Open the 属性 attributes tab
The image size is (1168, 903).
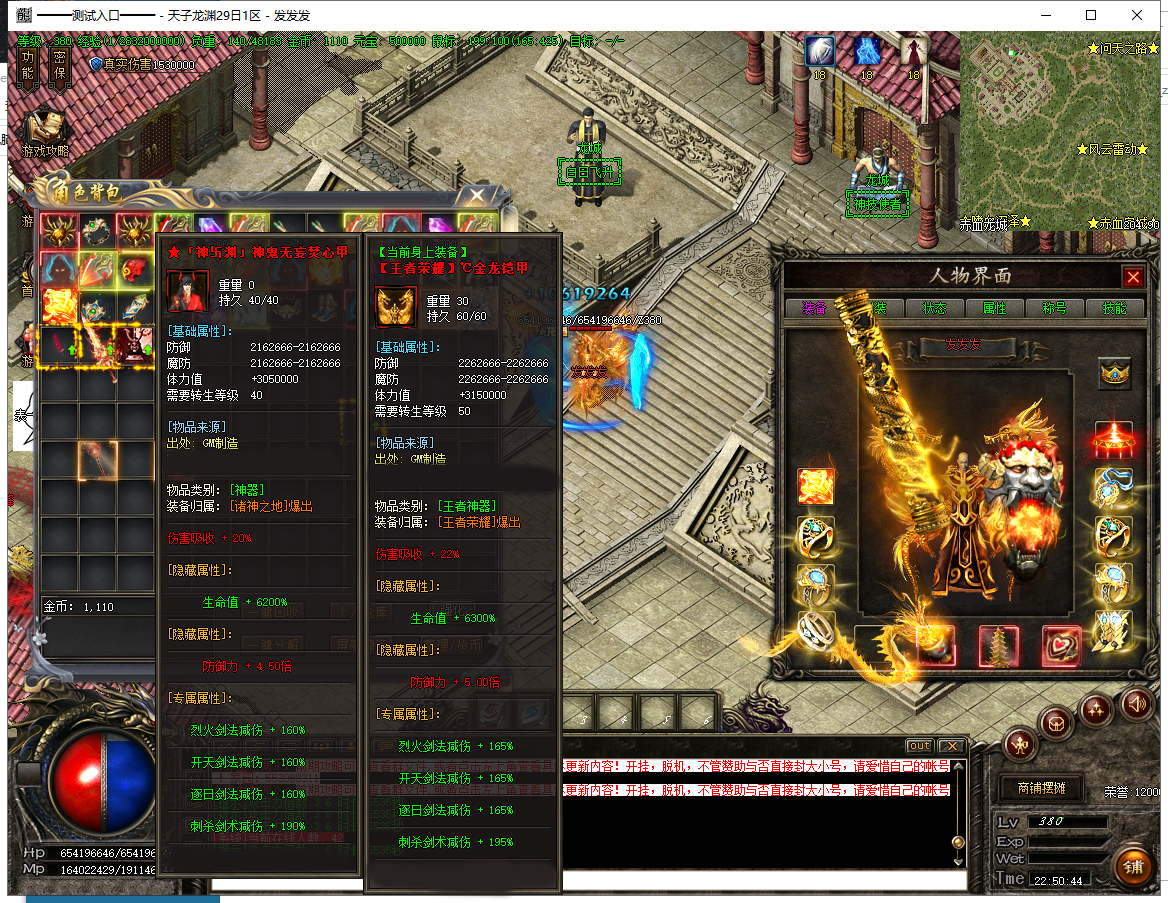(994, 308)
